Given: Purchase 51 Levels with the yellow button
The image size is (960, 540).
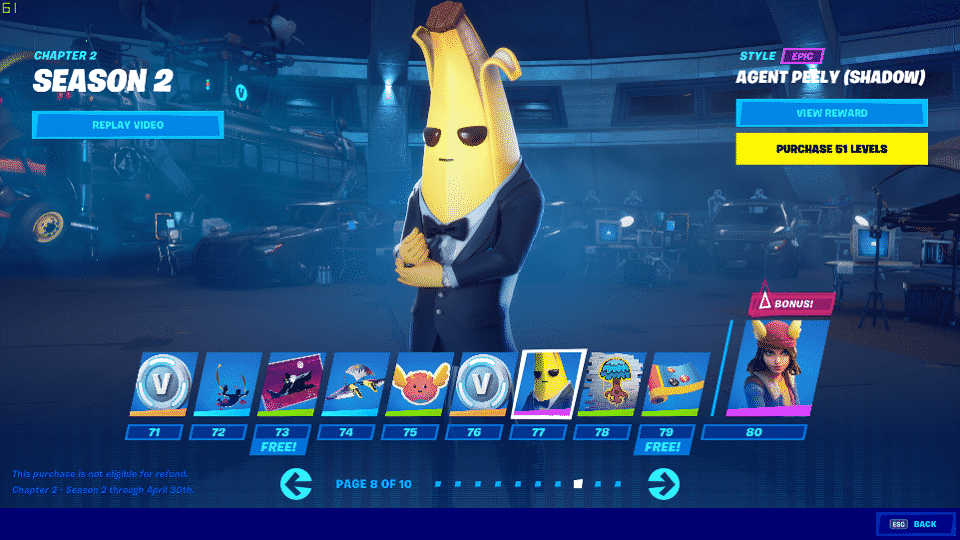Looking at the screenshot, I should pyautogui.click(x=831, y=149).
